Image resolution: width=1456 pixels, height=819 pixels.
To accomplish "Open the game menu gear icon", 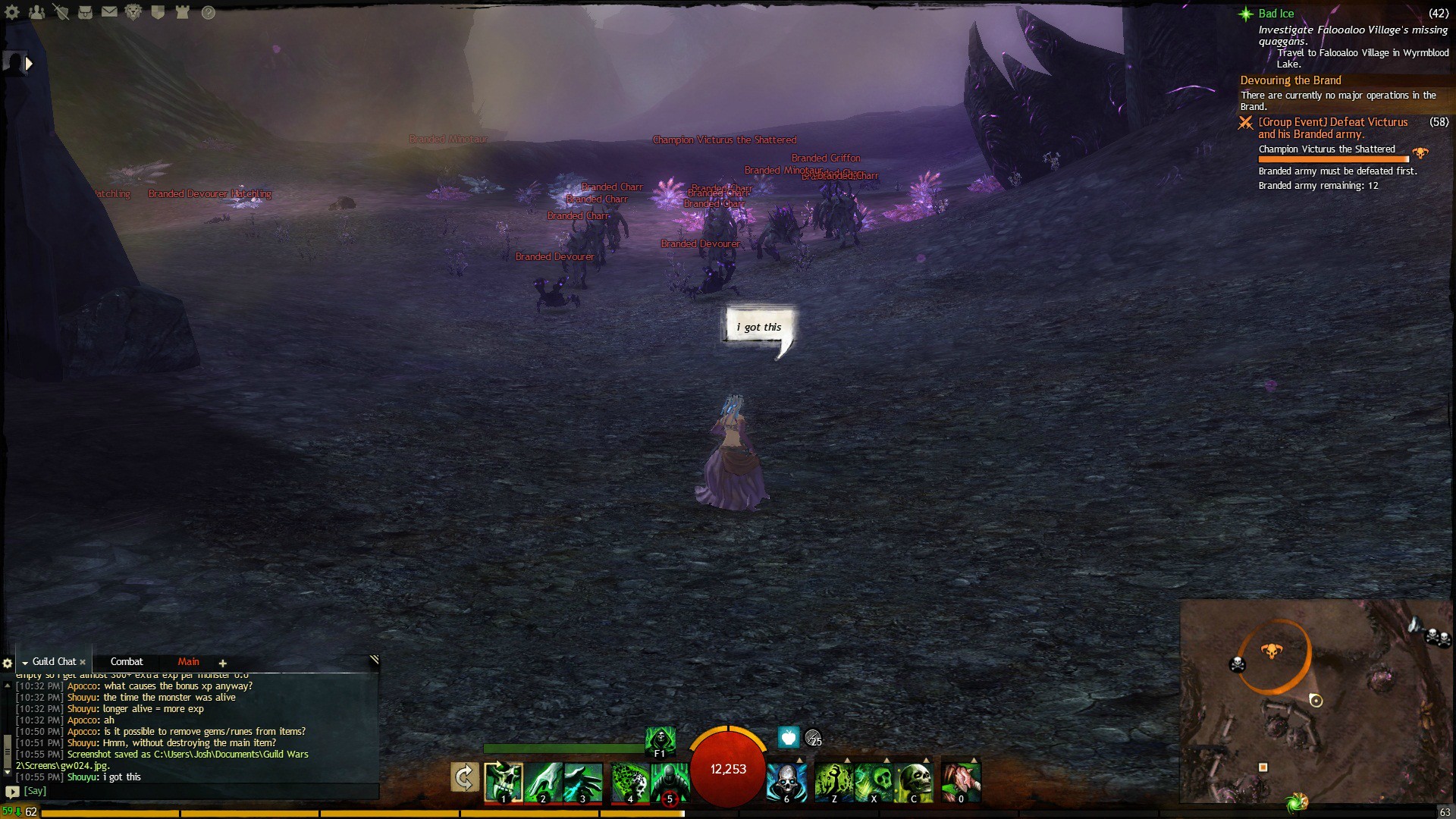I will (x=12, y=12).
